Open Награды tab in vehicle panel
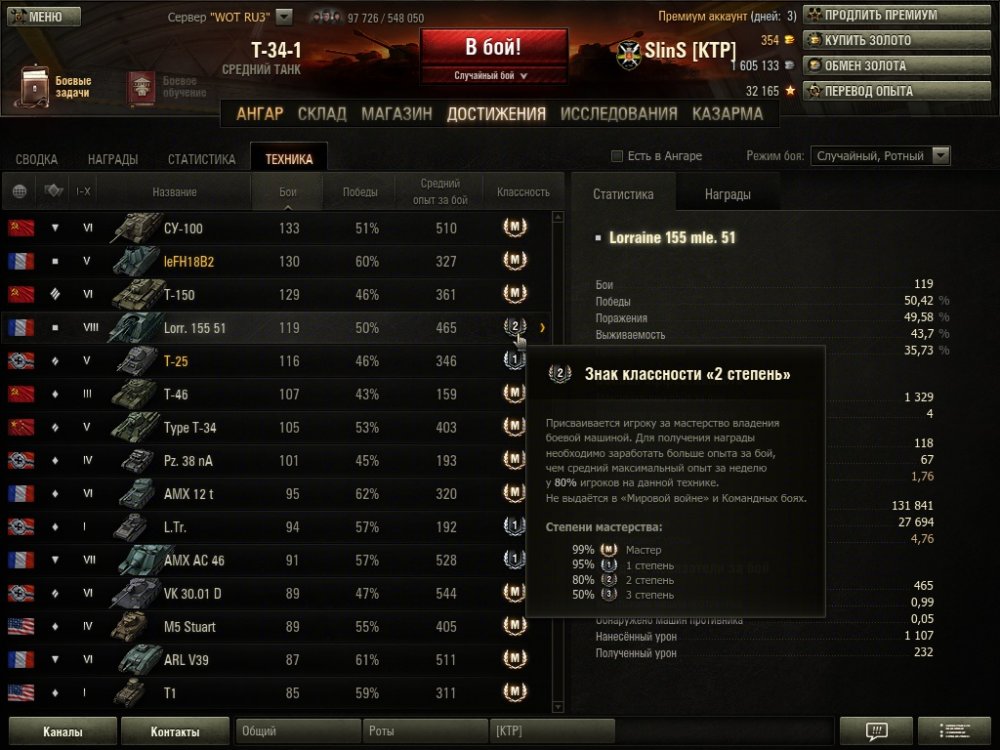1000x750 pixels. (x=727, y=195)
